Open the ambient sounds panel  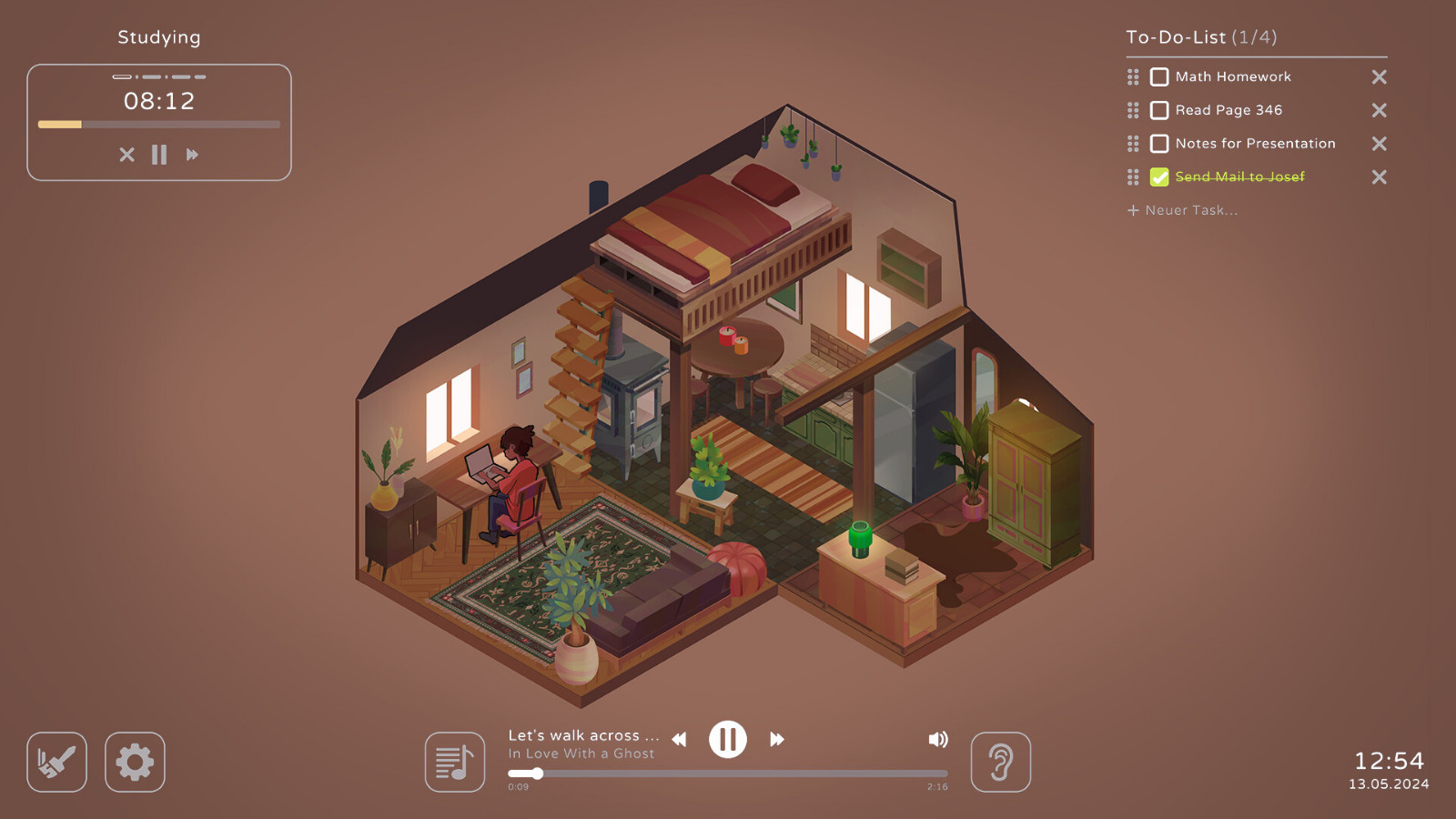(1001, 763)
